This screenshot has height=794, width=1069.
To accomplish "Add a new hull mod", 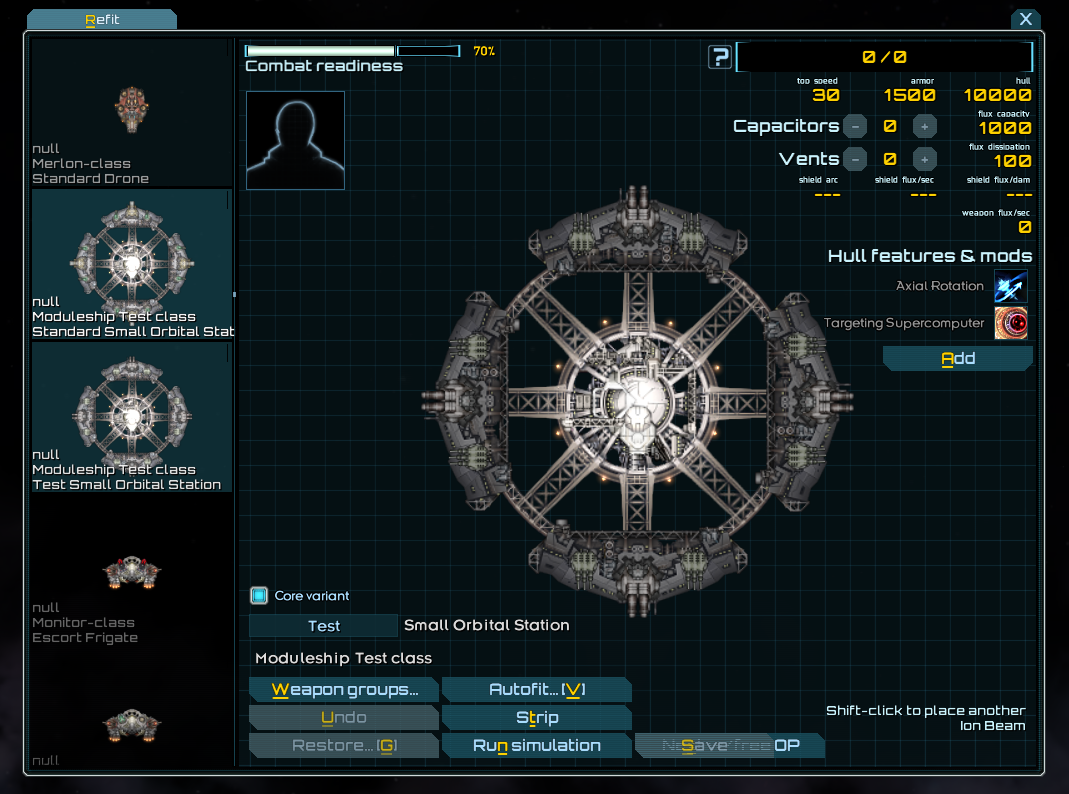I will click(957, 359).
